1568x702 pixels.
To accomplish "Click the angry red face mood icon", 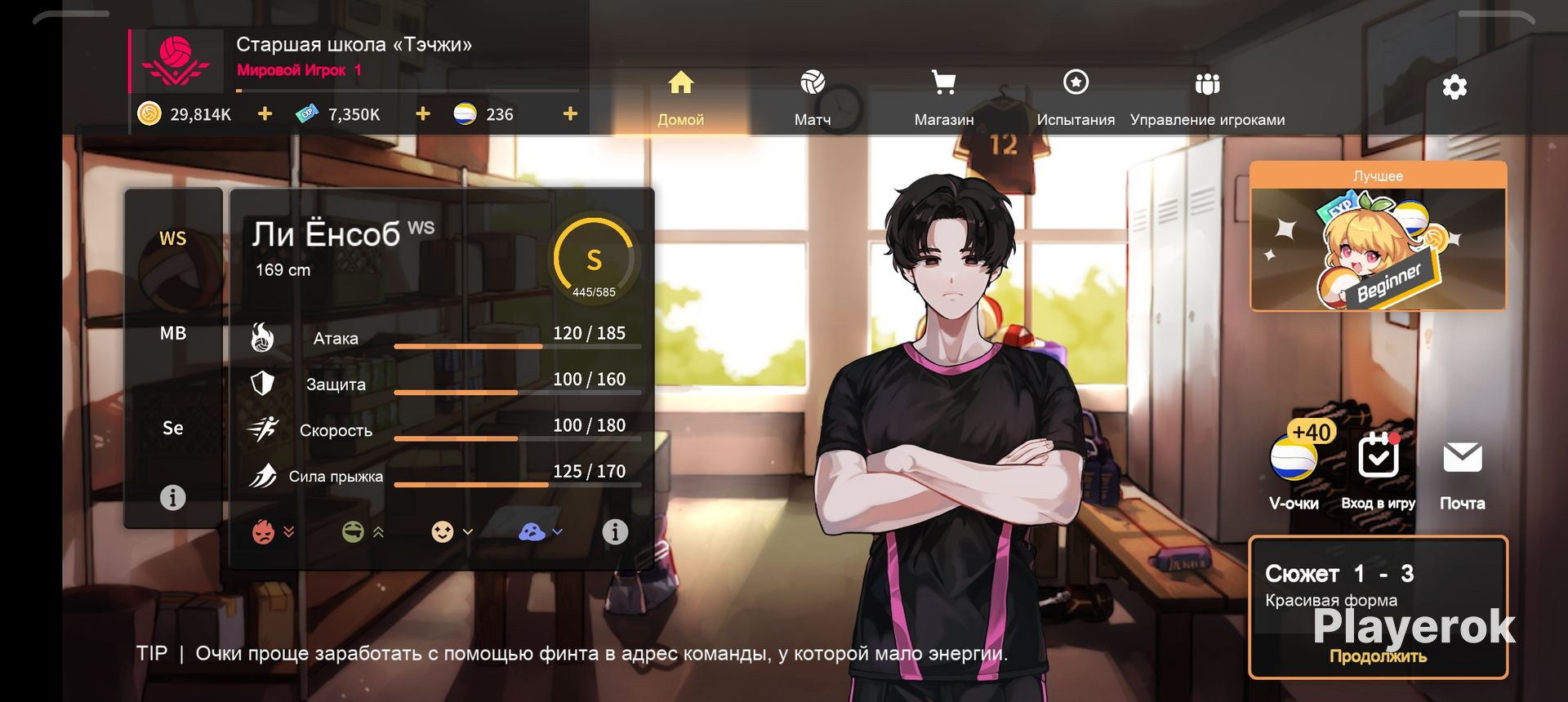I will (264, 532).
